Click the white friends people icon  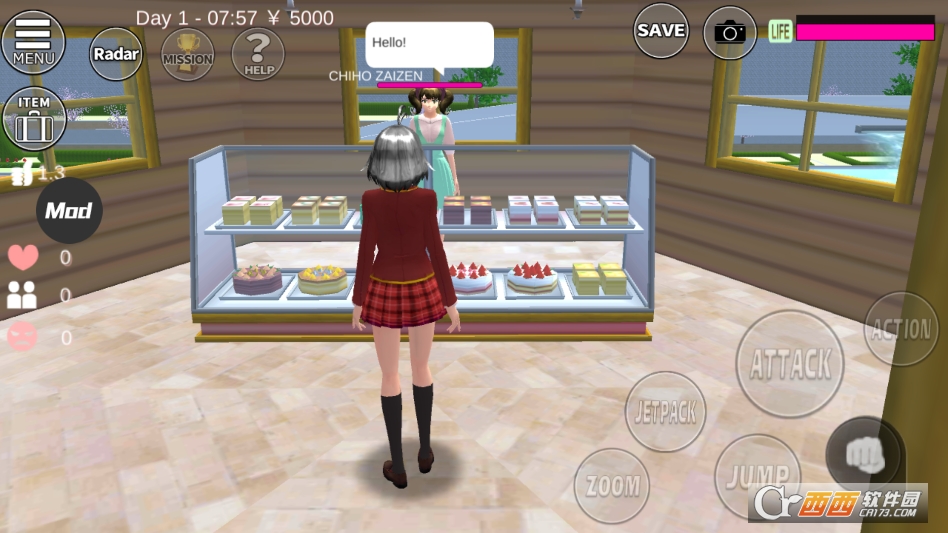(22, 295)
